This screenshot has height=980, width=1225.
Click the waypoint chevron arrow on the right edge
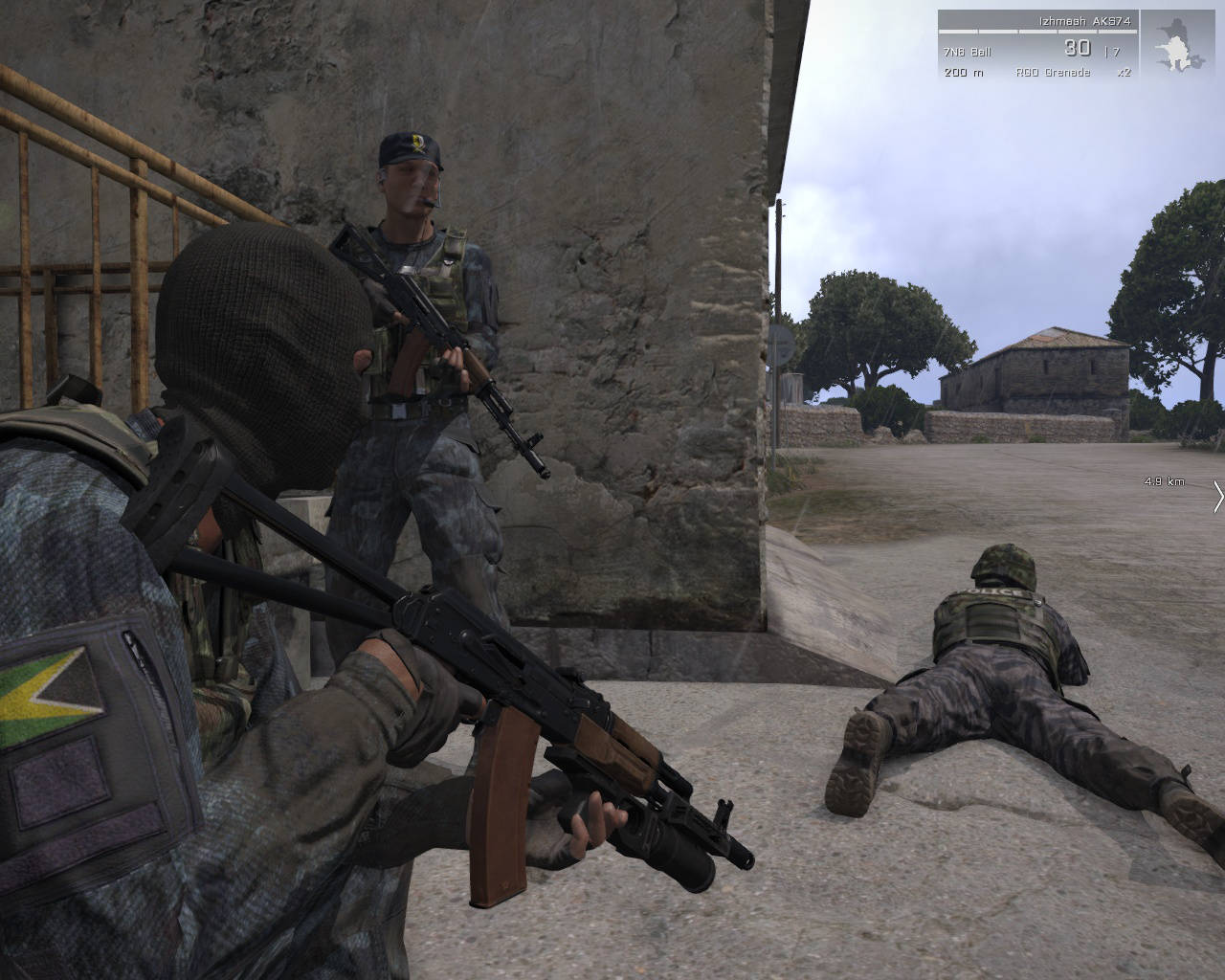[1217, 498]
